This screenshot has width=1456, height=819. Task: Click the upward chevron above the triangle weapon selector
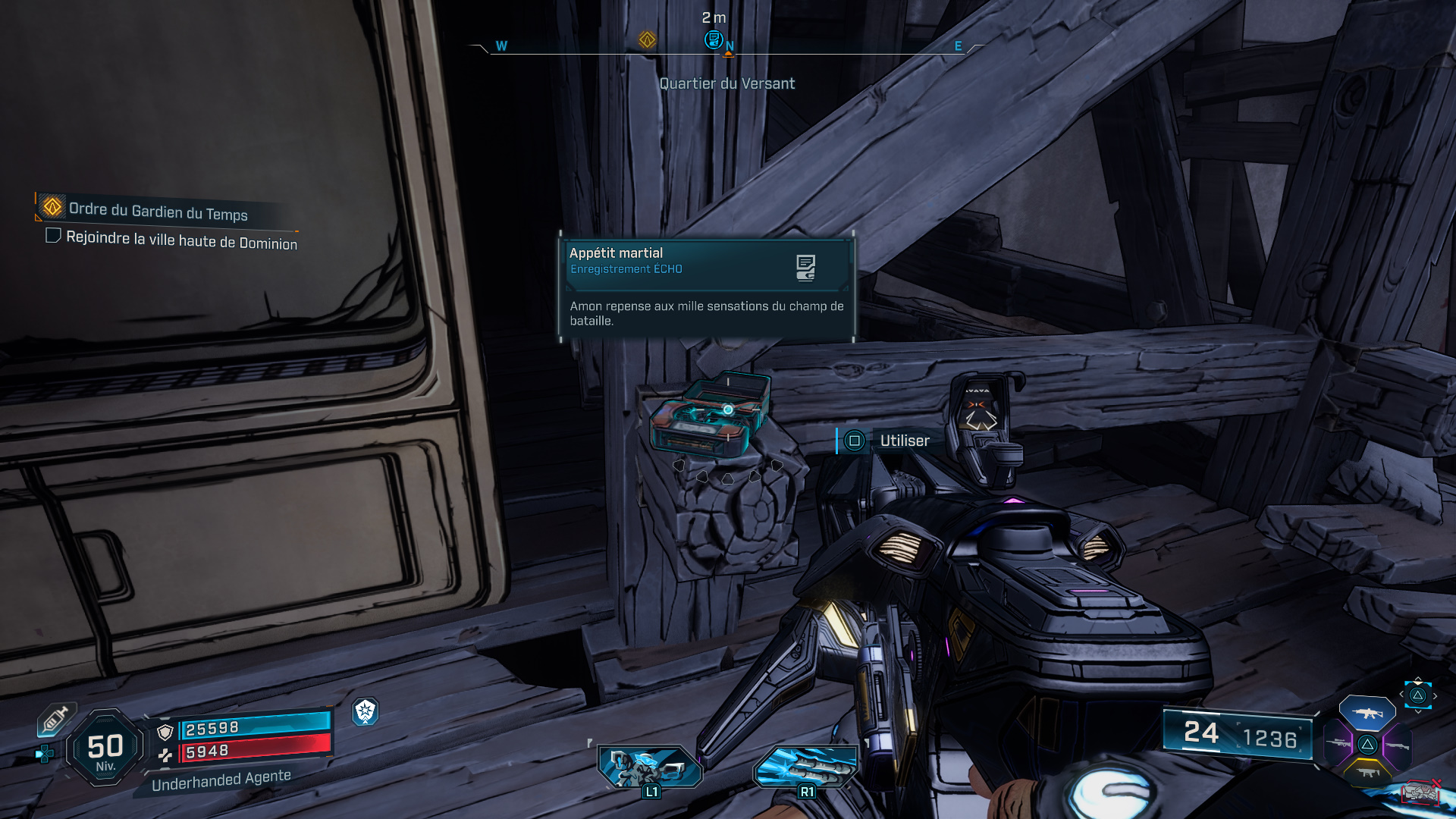point(1418,678)
